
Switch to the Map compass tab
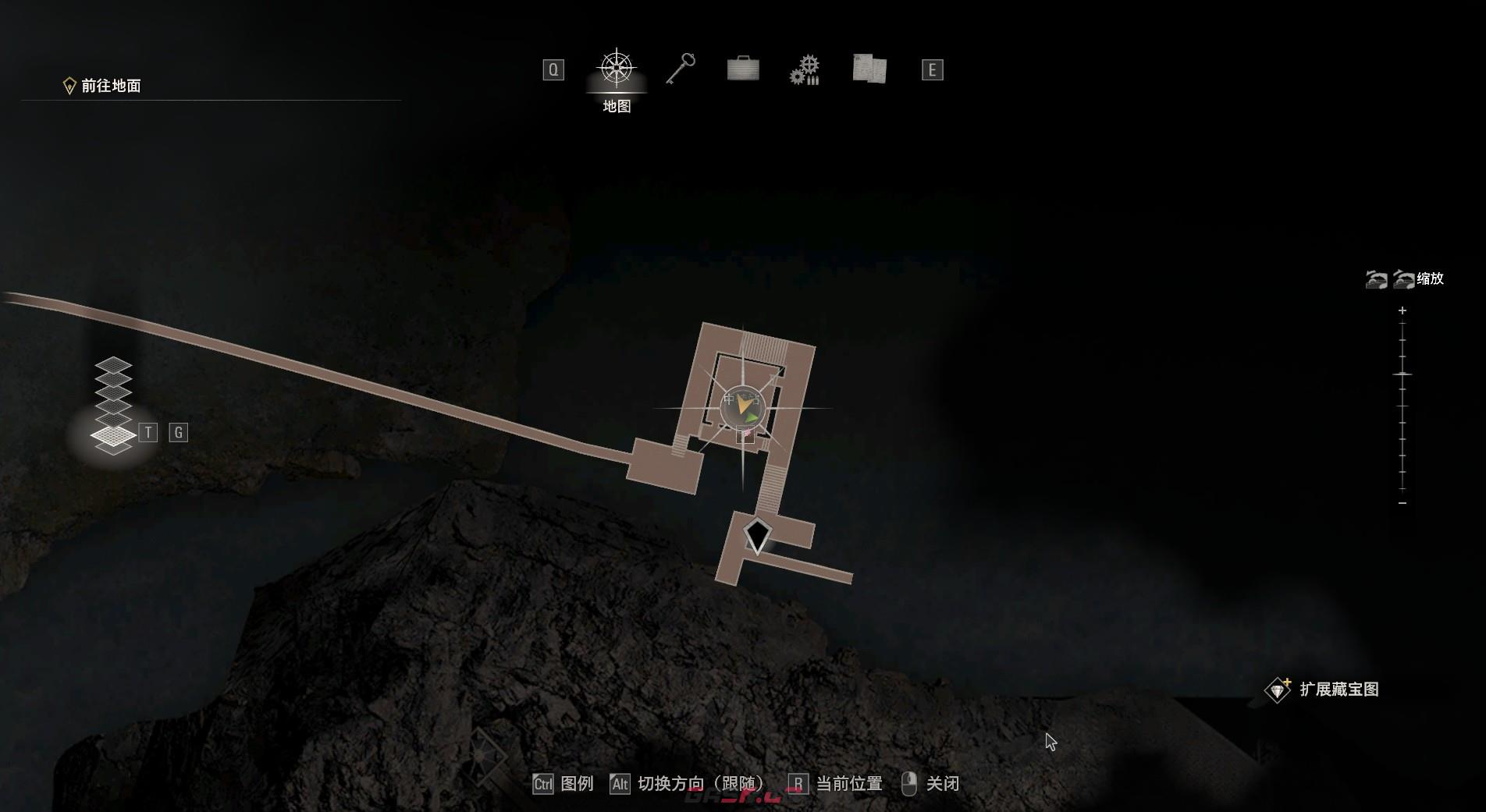tap(617, 69)
